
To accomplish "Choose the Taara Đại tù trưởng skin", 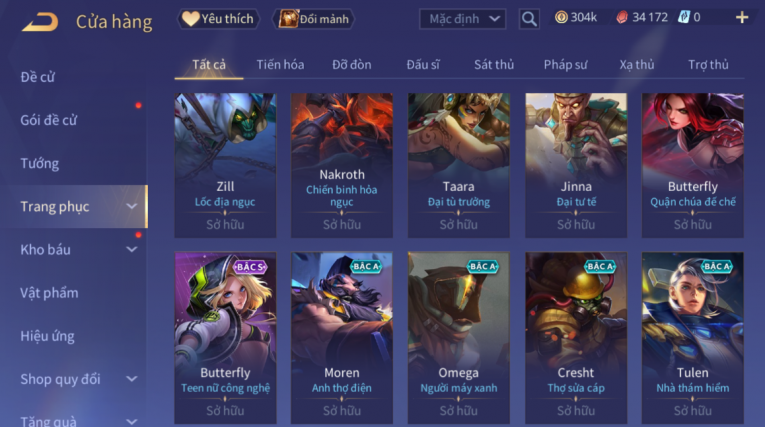I will [458, 165].
